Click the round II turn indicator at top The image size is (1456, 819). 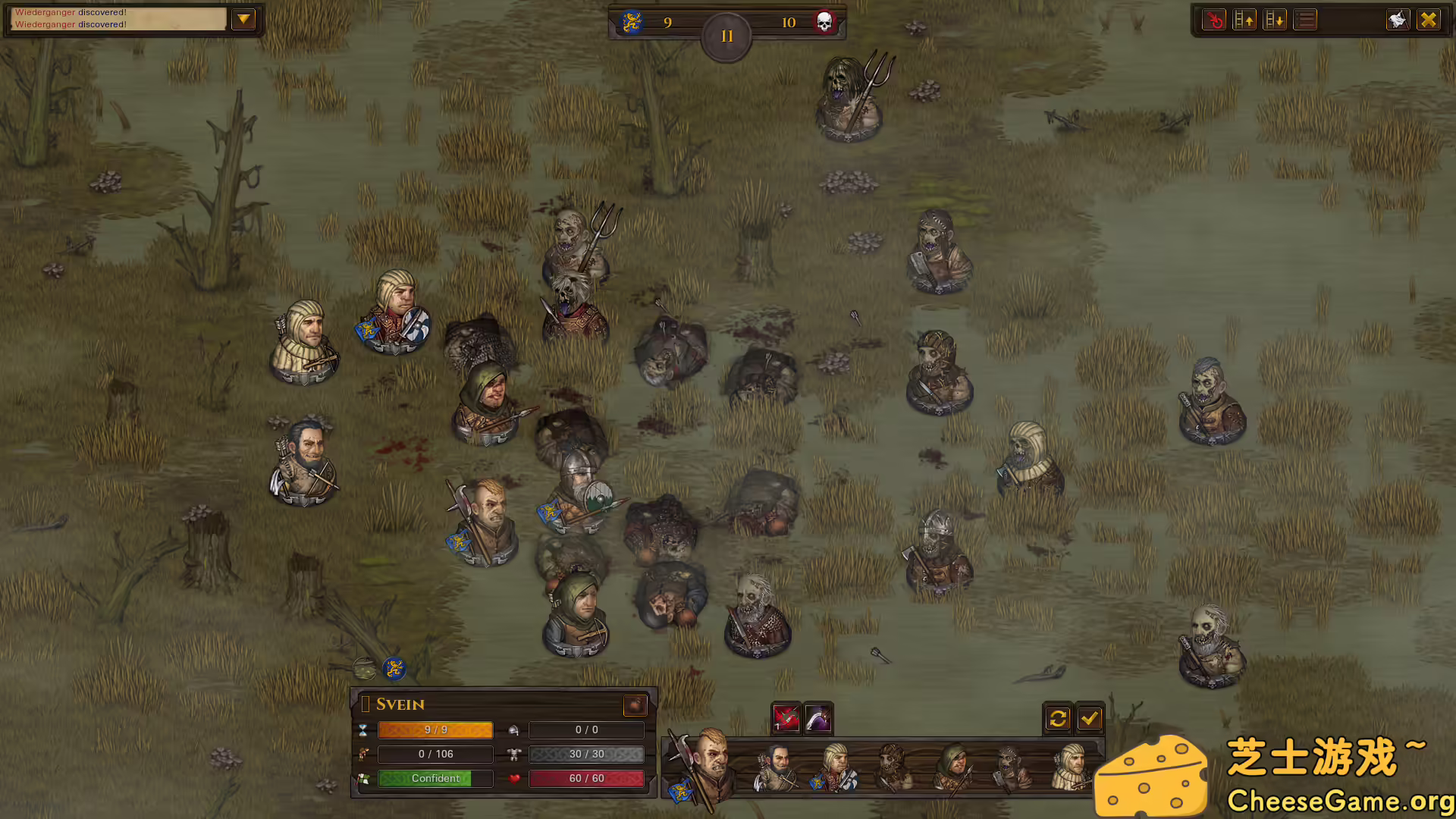coord(726,34)
